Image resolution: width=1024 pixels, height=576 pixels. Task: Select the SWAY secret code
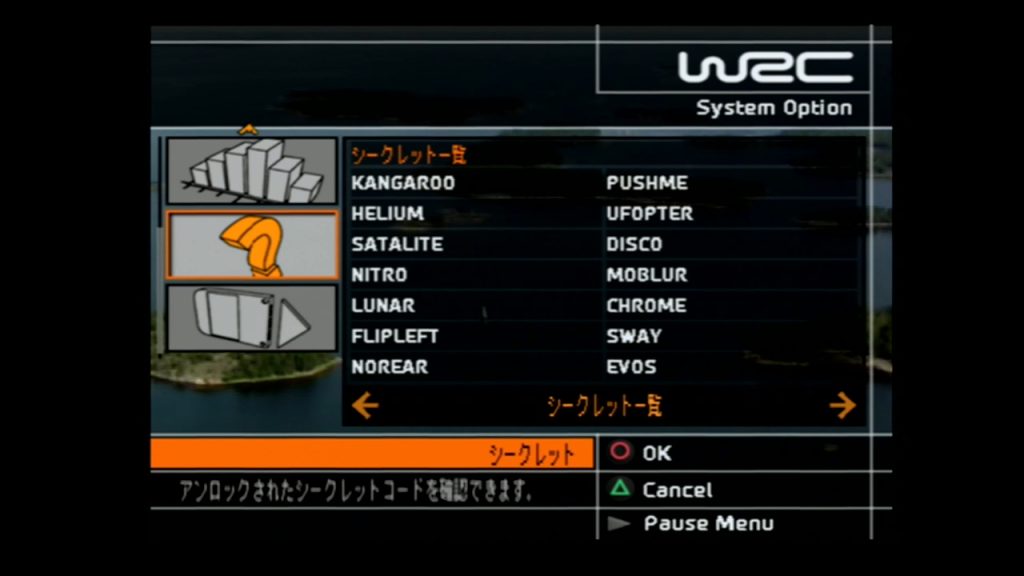[x=634, y=336]
